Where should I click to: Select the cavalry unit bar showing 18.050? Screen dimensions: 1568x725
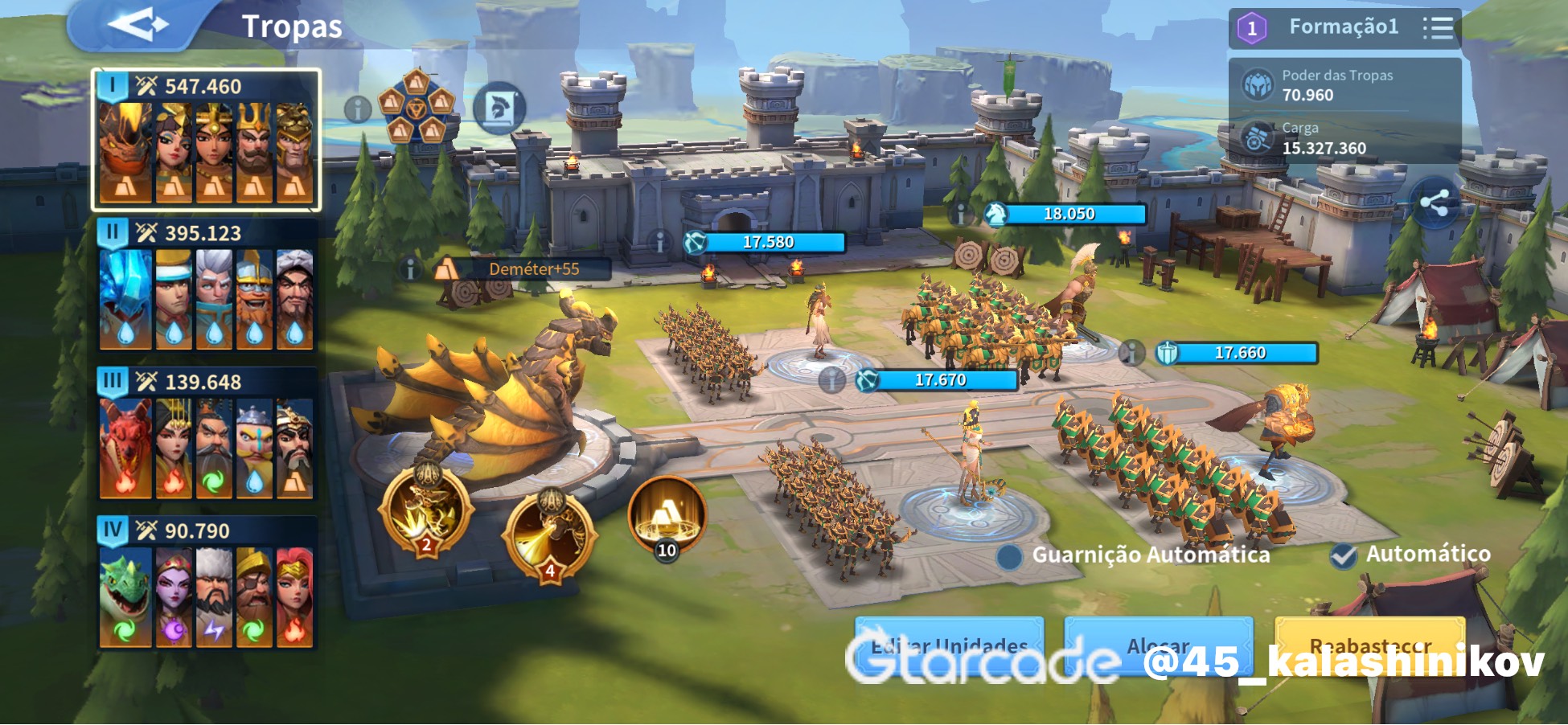[x=1066, y=214]
